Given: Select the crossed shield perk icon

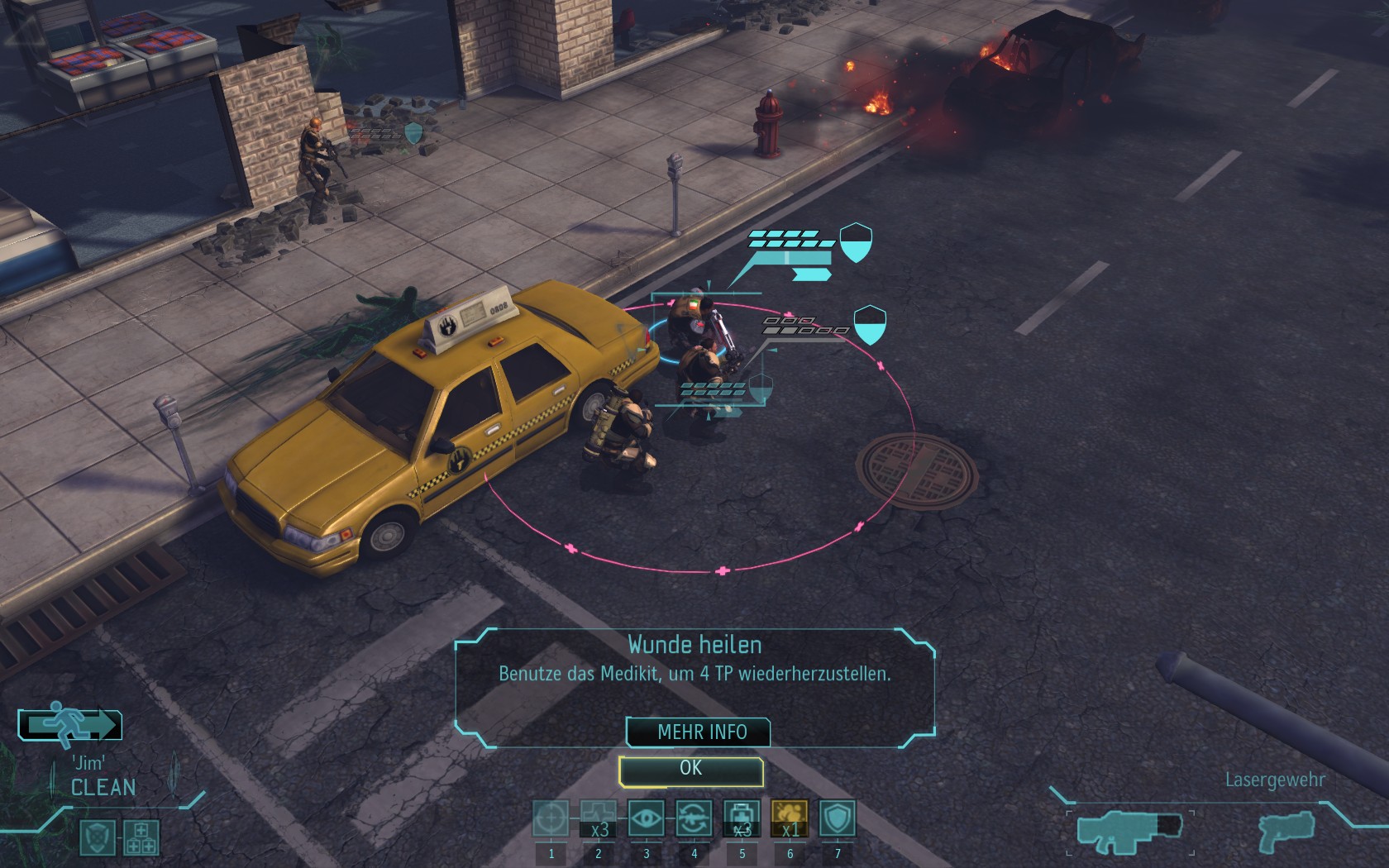Looking at the screenshot, I should pos(98,837).
